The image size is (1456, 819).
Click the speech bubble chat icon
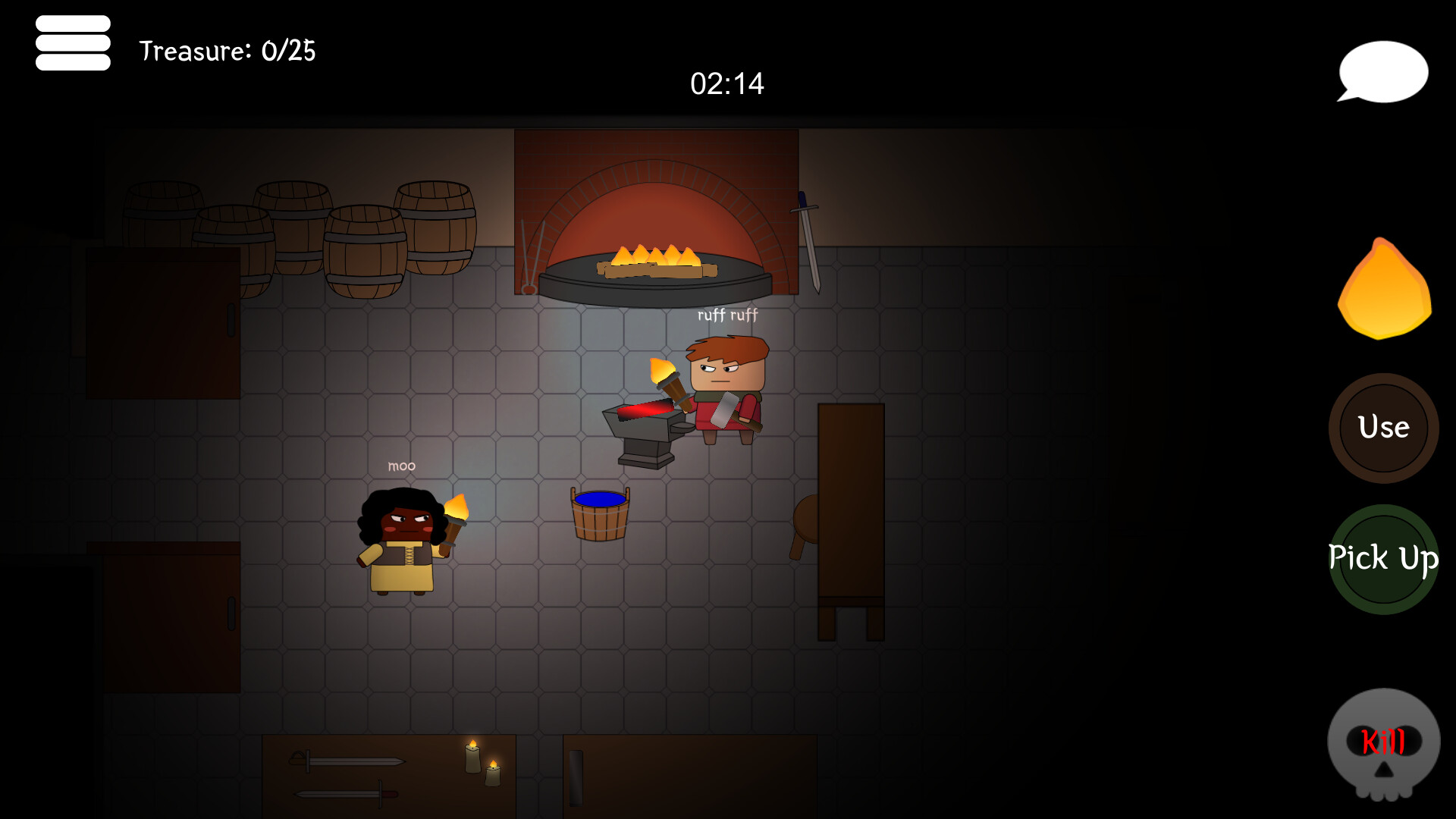[x=1383, y=71]
